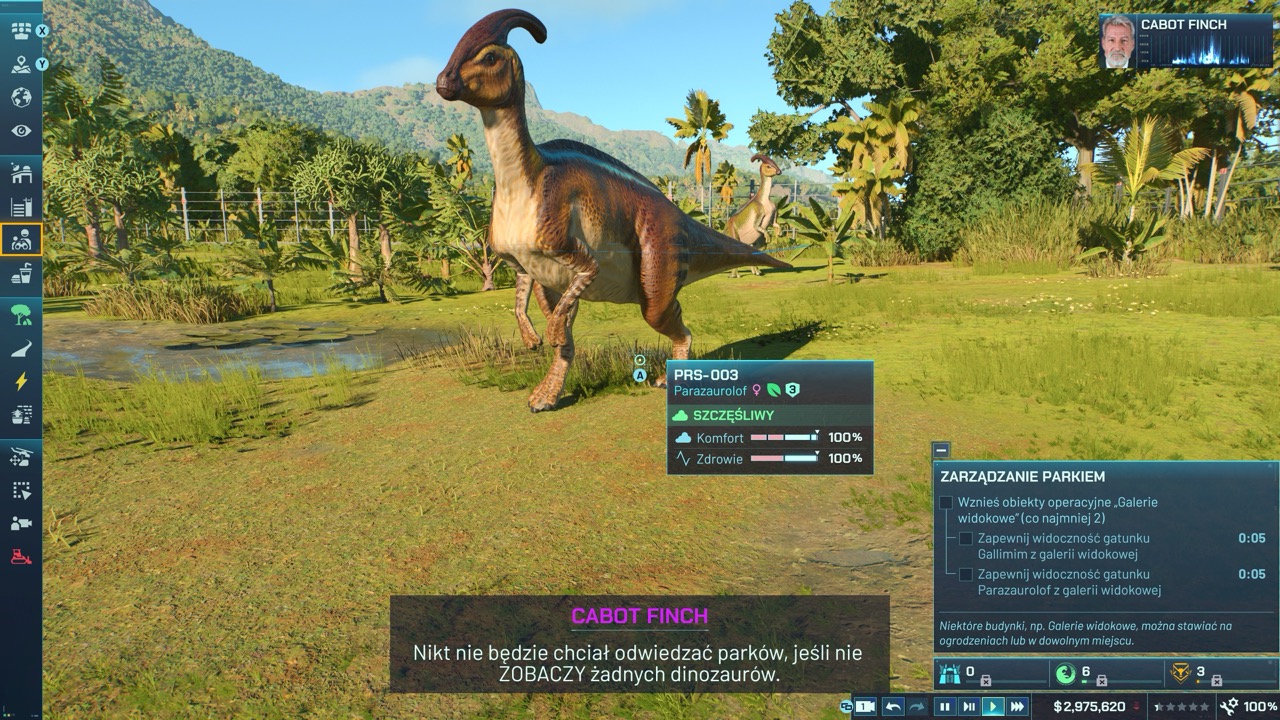Activate the red bulldozer demolish tool
1280x720 pixels.
pyautogui.click(x=21, y=556)
